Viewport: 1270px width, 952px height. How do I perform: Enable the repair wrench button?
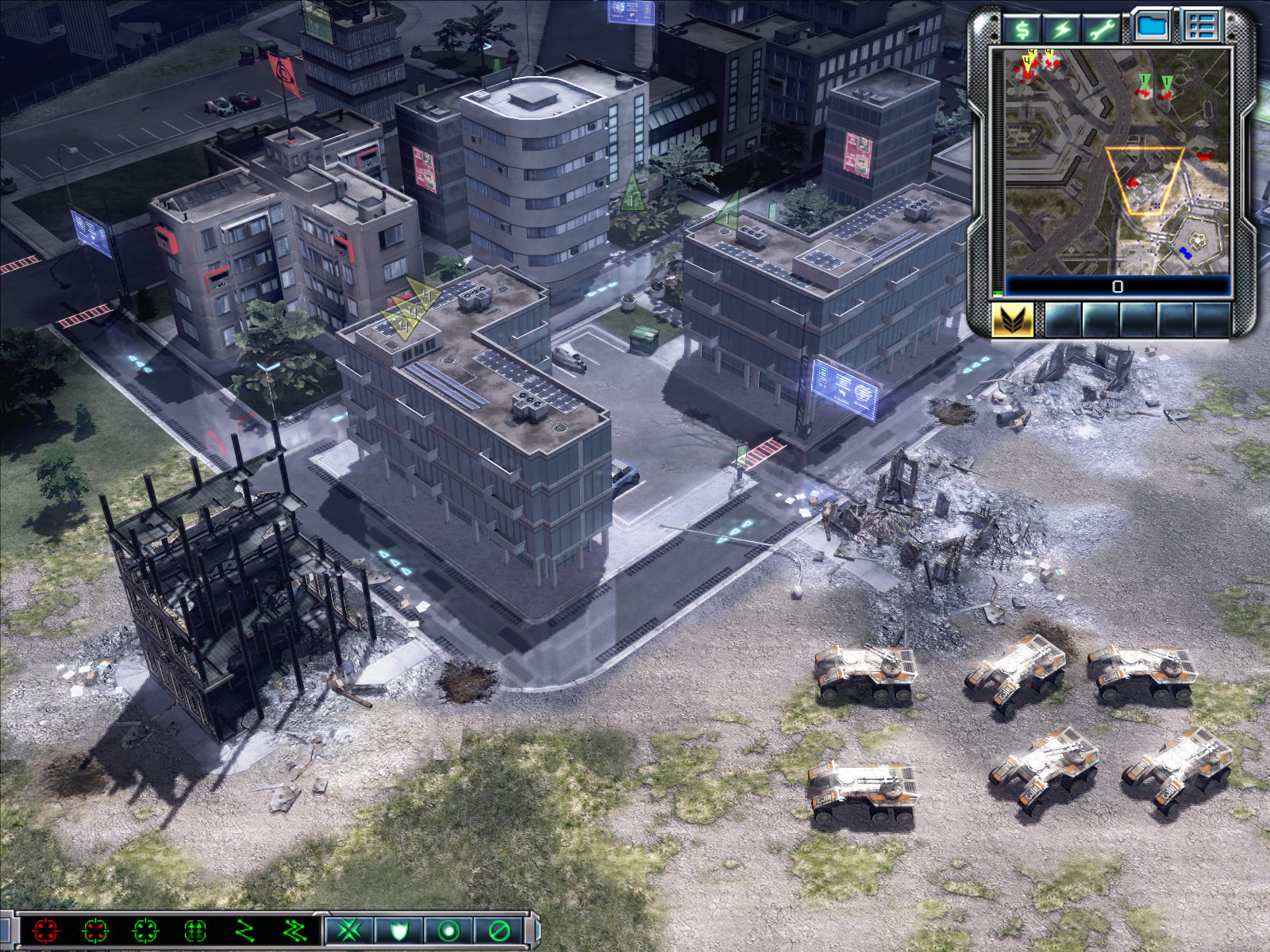point(1102,29)
